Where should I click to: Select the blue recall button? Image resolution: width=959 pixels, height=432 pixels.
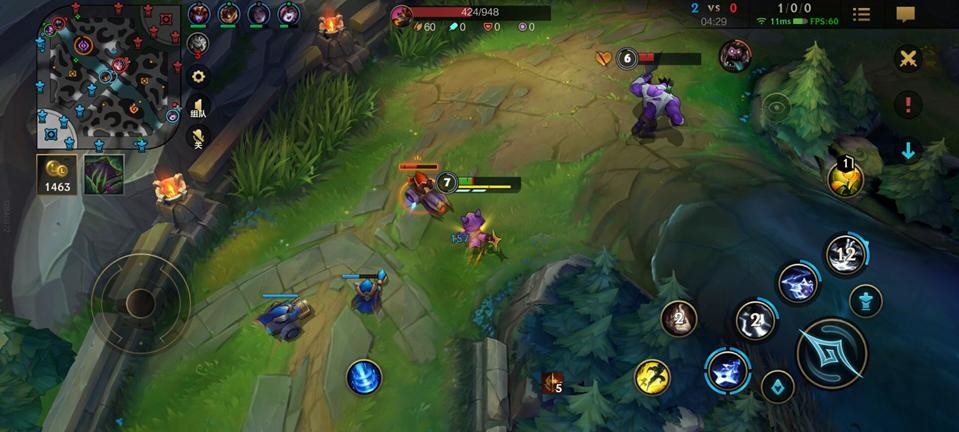click(364, 377)
